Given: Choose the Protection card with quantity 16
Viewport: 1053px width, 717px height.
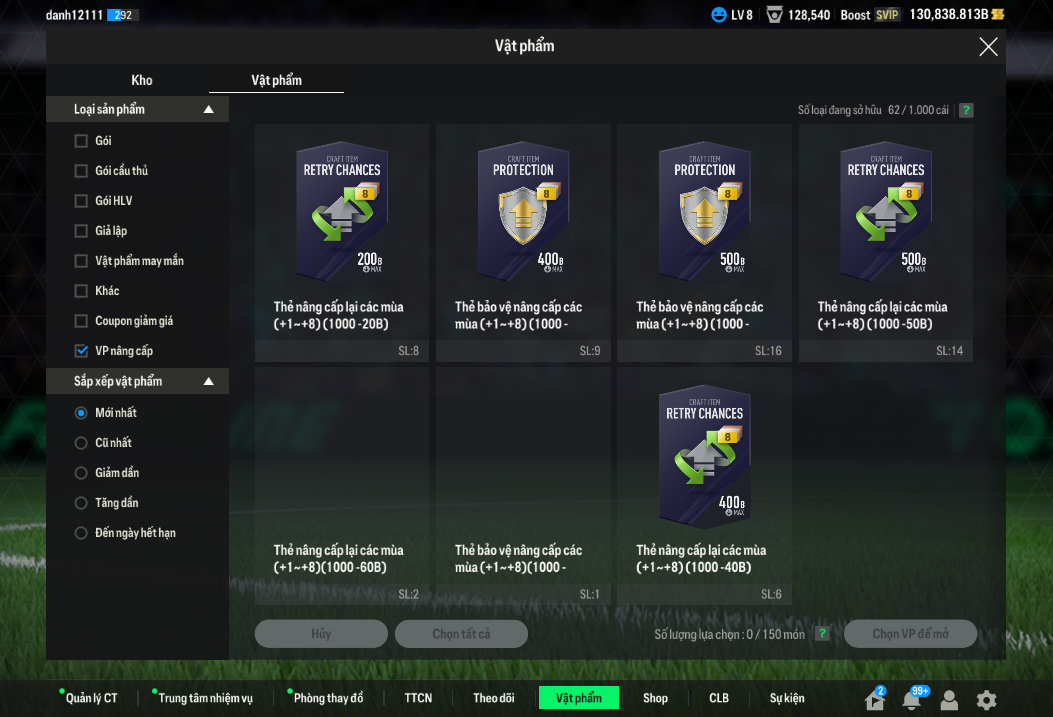Looking at the screenshot, I should [704, 242].
